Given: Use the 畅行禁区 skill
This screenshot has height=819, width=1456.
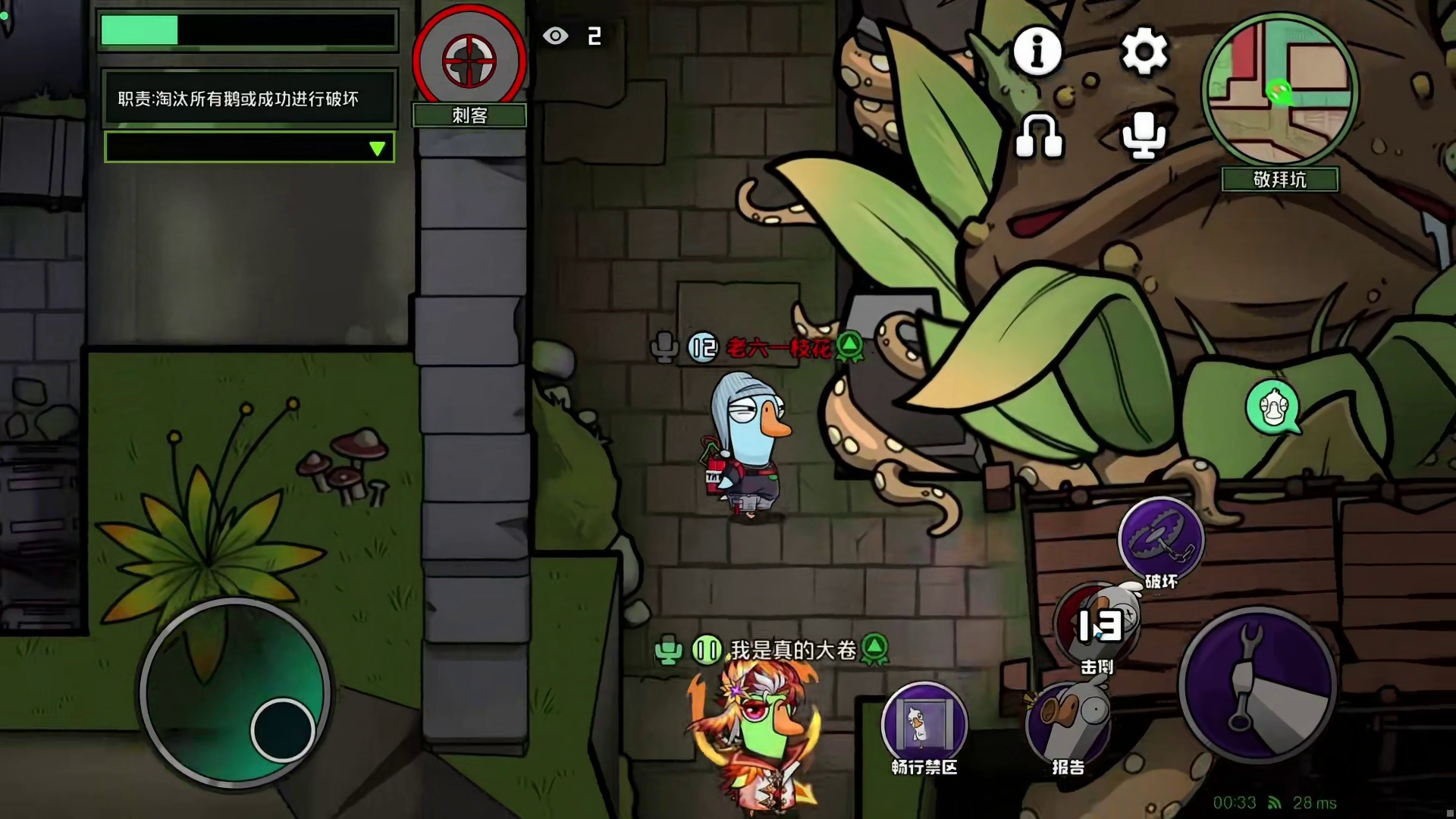Looking at the screenshot, I should pyautogui.click(x=924, y=723).
